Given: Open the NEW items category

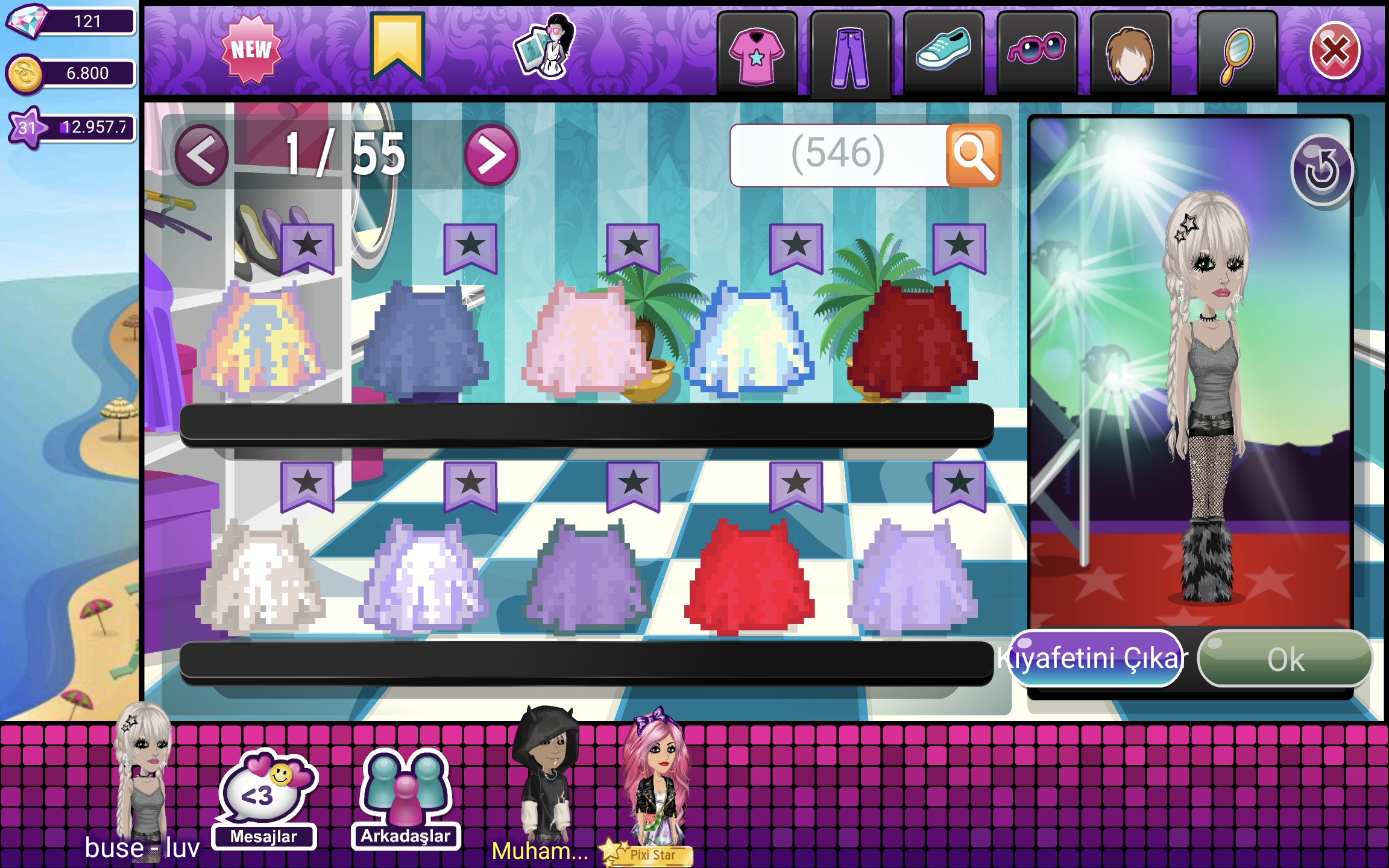Looking at the screenshot, I should pyautogui.click(x=251, y=51).
